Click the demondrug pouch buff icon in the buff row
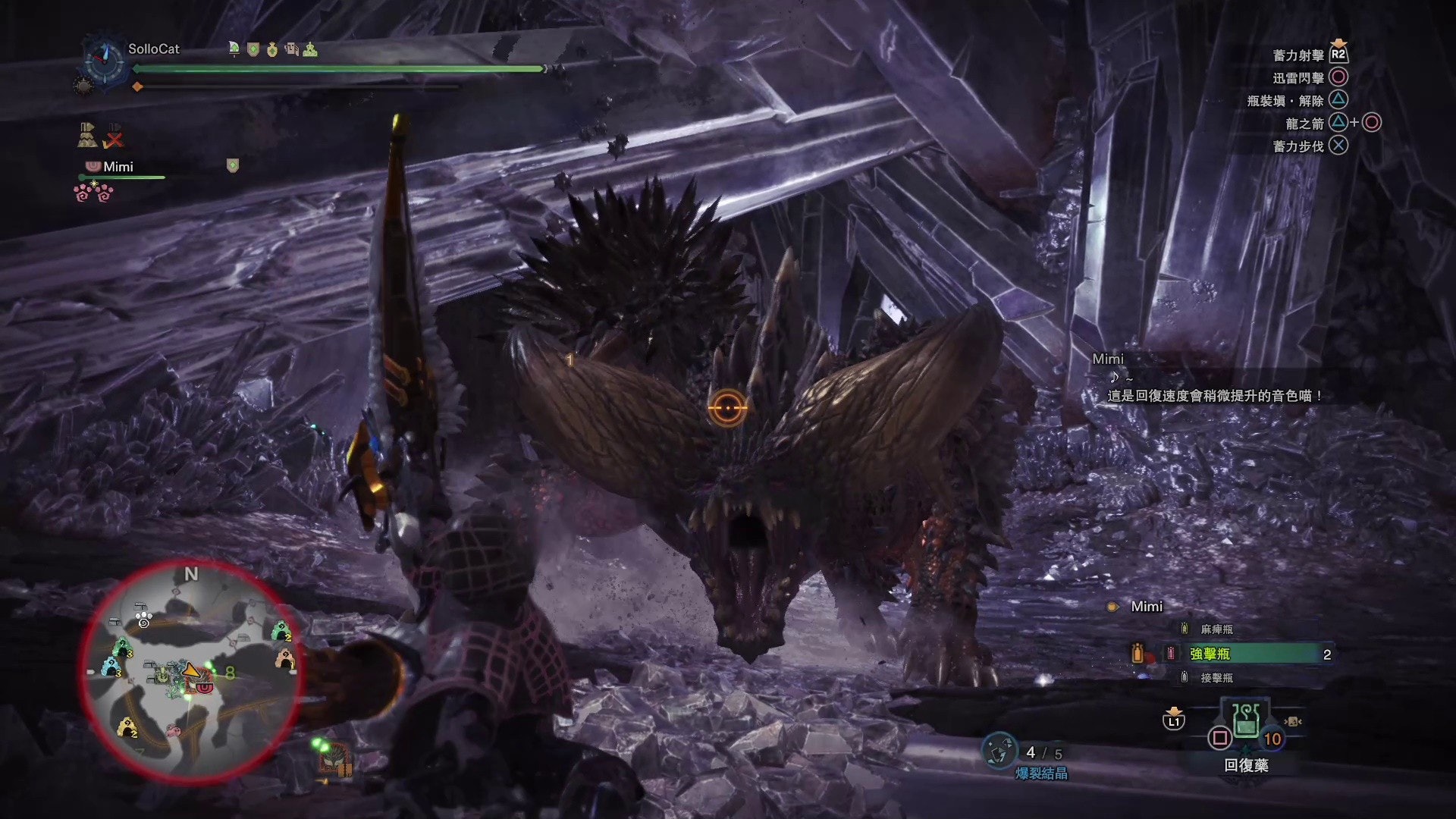 pyautogui.click(x=273, y=50)
